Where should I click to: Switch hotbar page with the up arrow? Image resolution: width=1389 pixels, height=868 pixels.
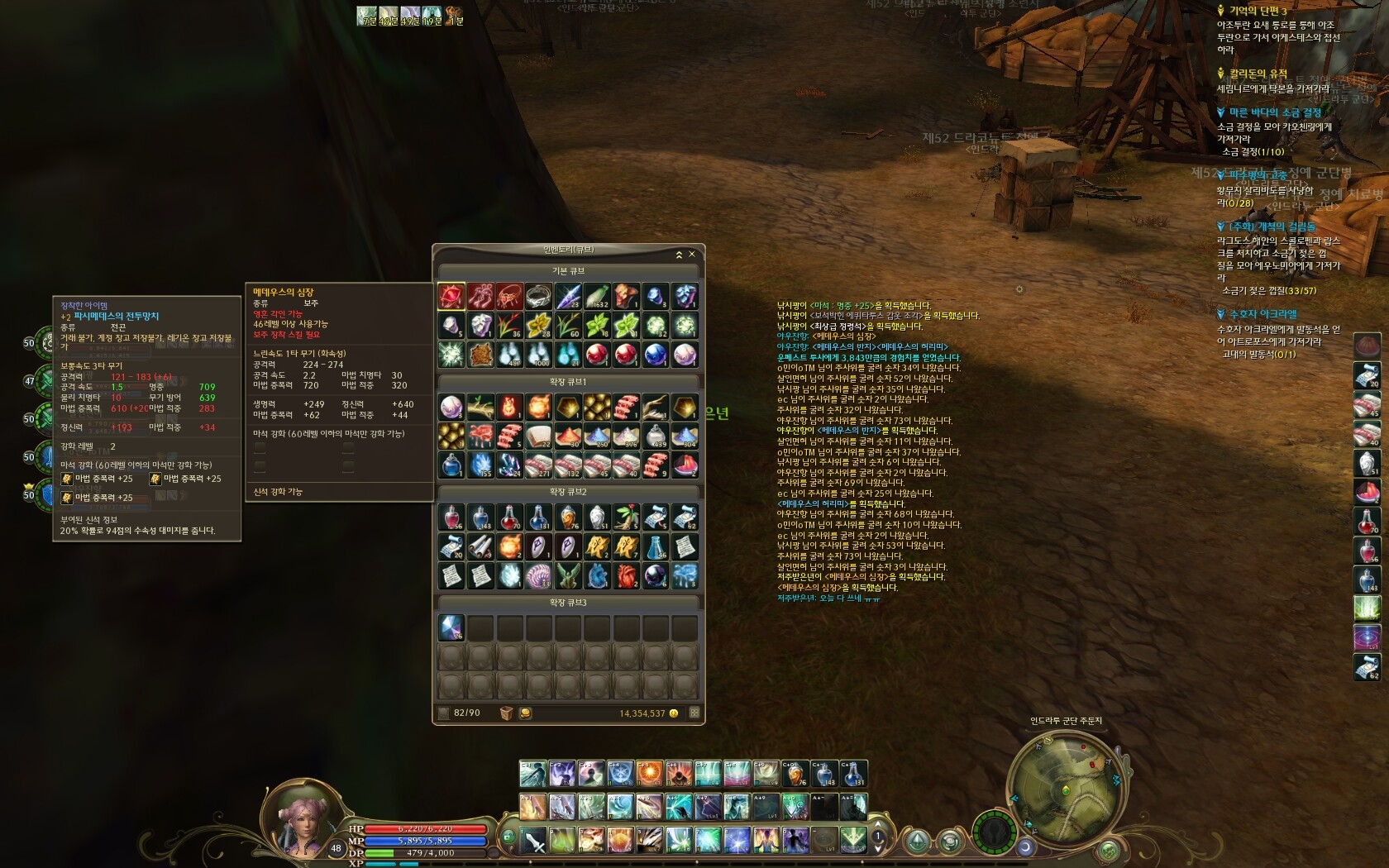click(878, 824)
